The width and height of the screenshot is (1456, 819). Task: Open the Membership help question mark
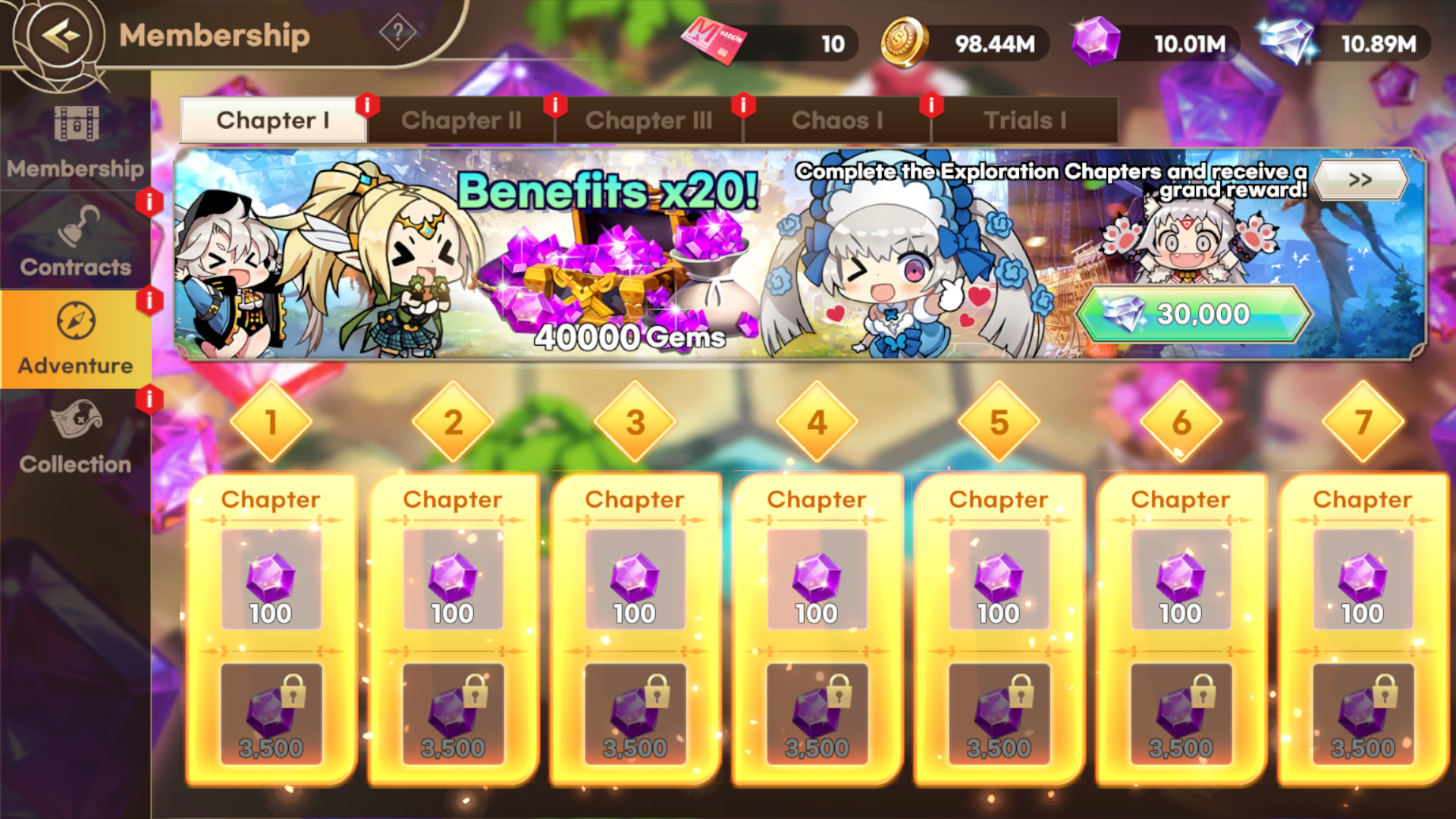click(x=397, y=33)
